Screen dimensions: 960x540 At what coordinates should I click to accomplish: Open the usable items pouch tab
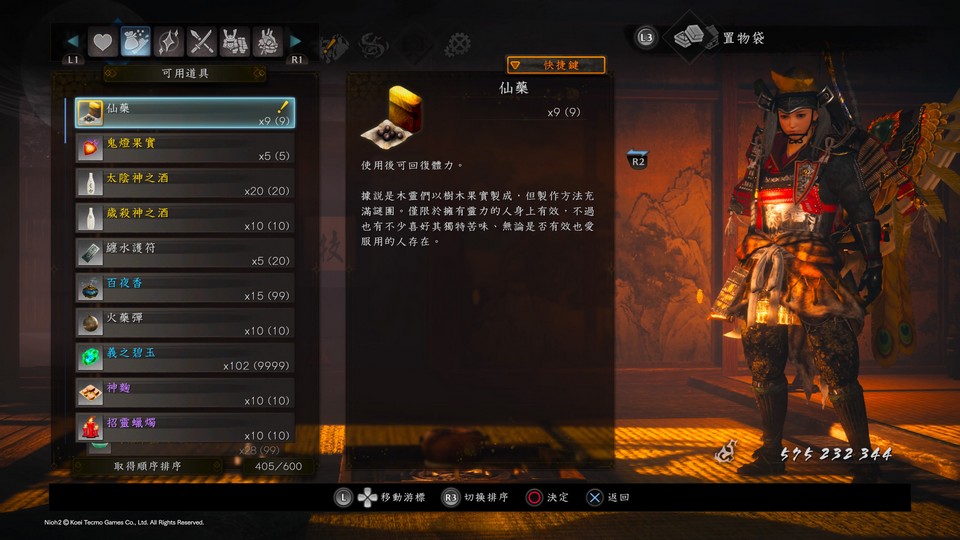pos(135,42)
